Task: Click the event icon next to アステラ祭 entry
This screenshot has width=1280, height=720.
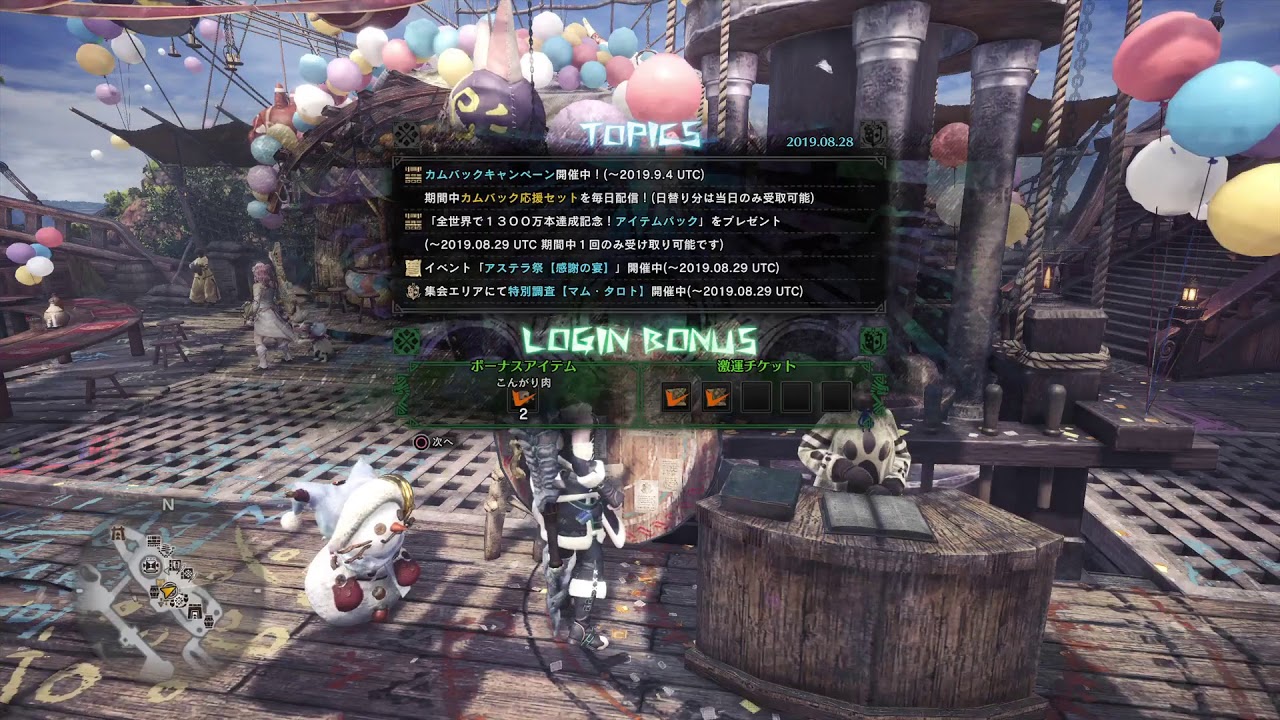Action: [x=414, y=267]
